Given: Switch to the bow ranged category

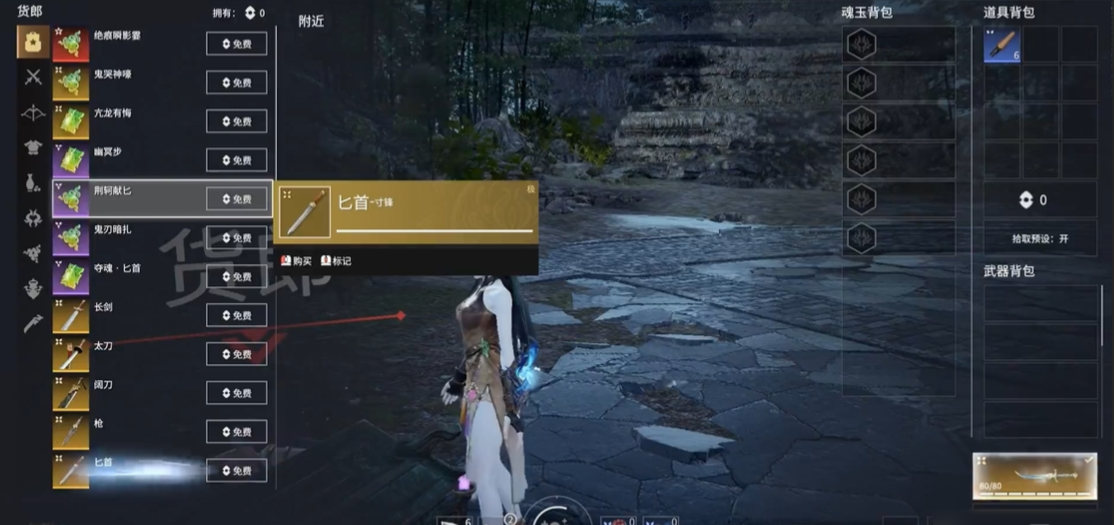Looking at the screenshot, I should pos(33,112).
